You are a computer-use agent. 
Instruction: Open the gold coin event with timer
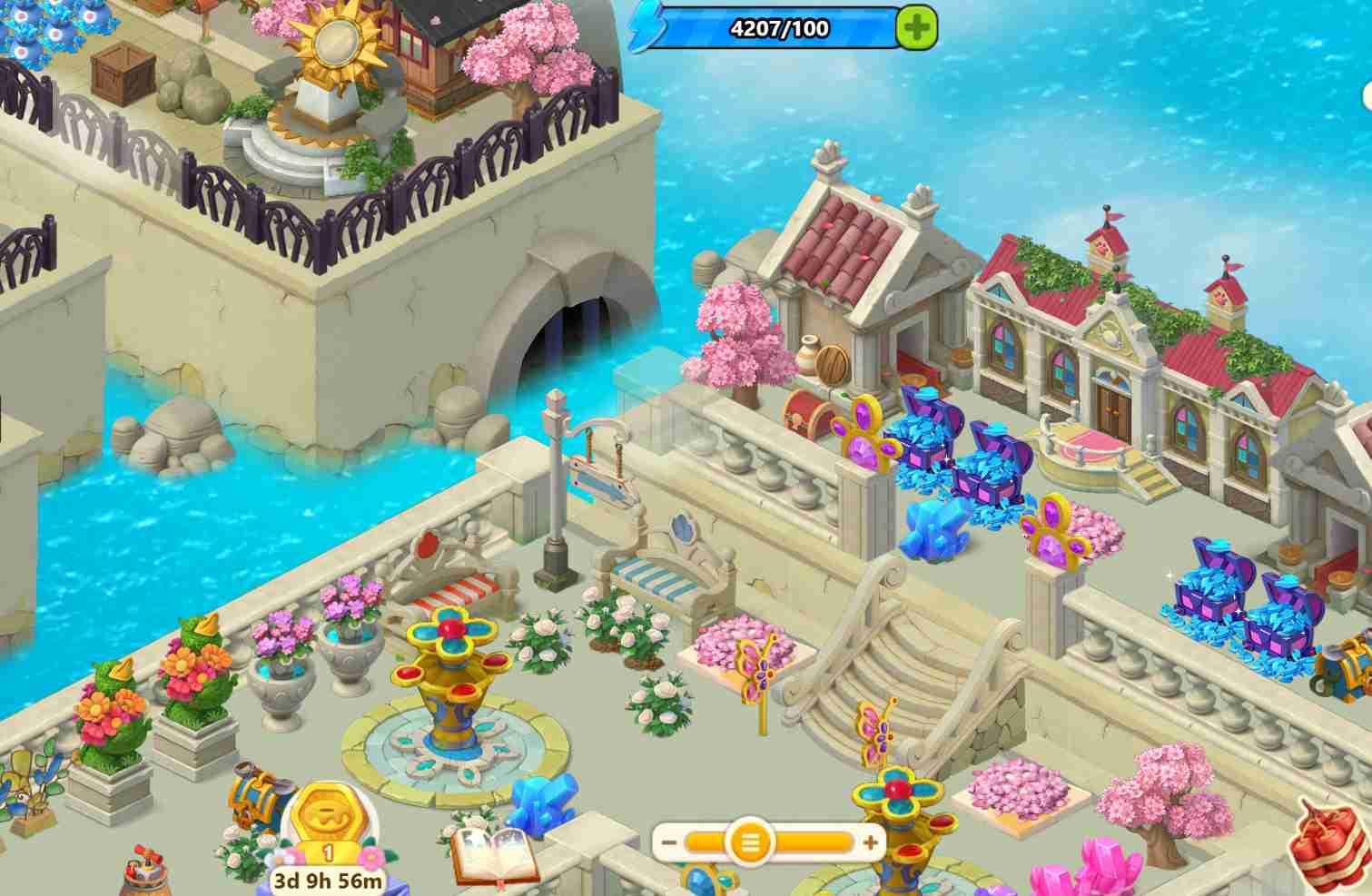(x=328, y=828)
